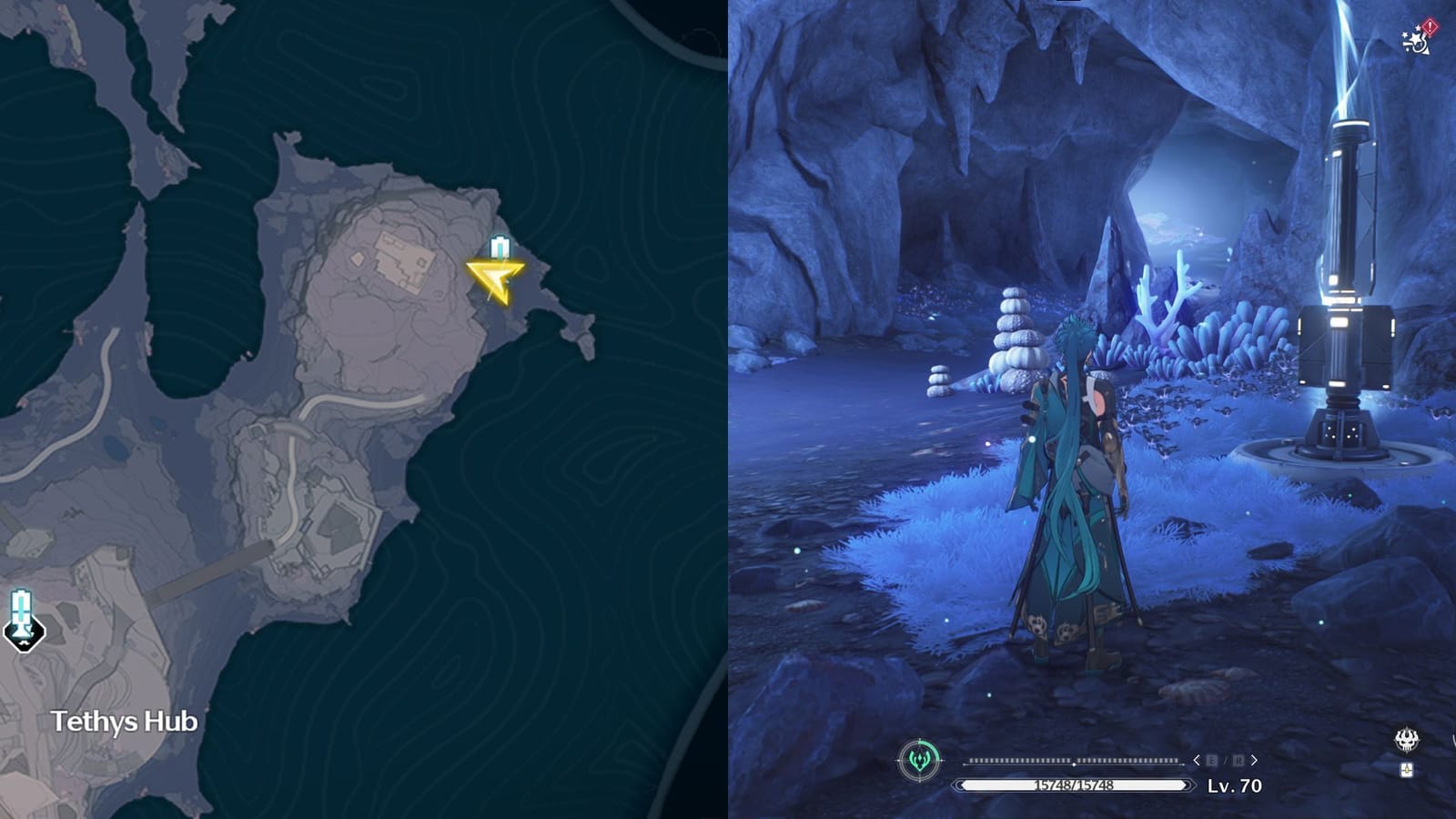Screen dimensions: 1456x819
Task: Toggle the R skill key indicator
Action: 1239,760
